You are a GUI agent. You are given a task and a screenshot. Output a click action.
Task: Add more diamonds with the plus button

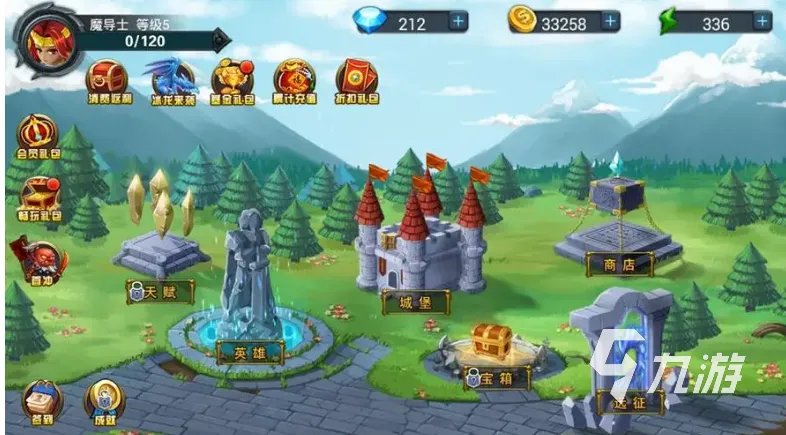tap(458, 21)
